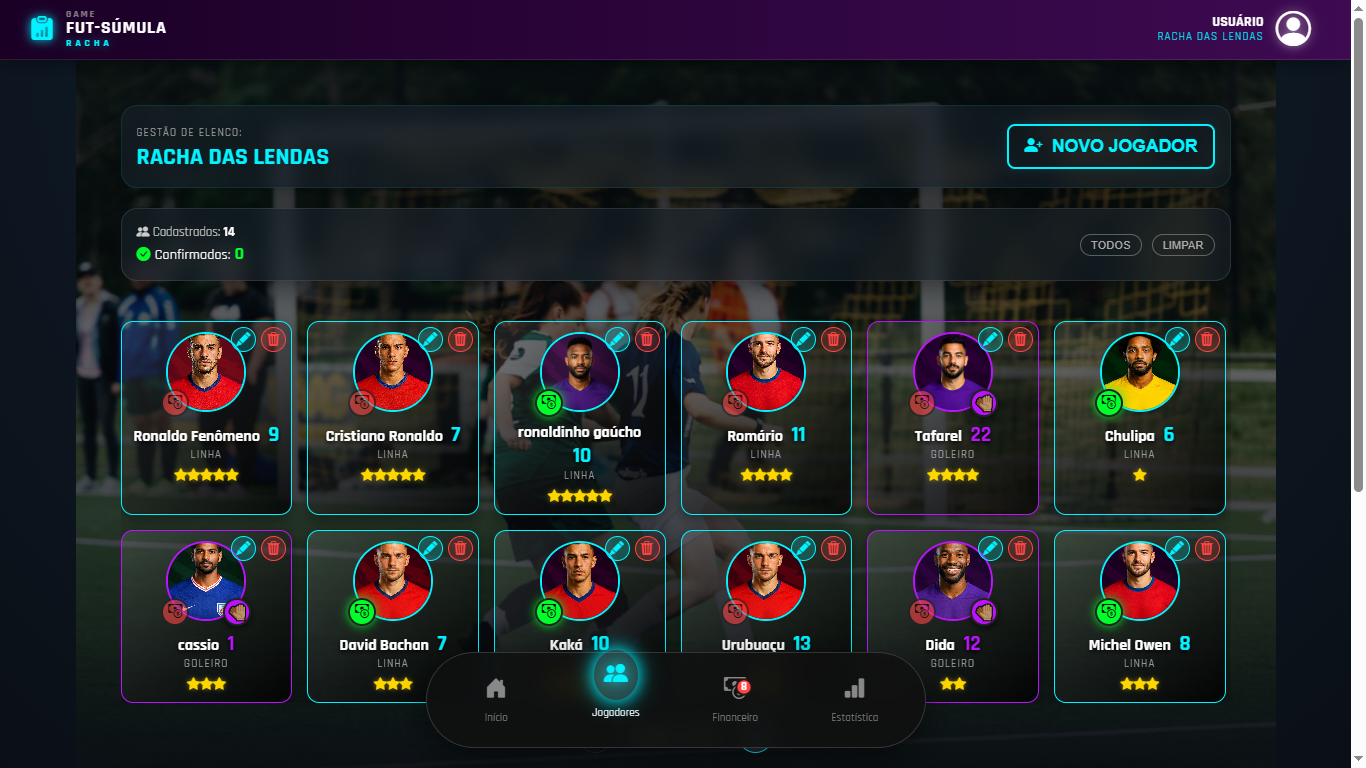Go to the Financeiro tab
This screenshot has height=768, width=1366.
click(x=735, y=697)
